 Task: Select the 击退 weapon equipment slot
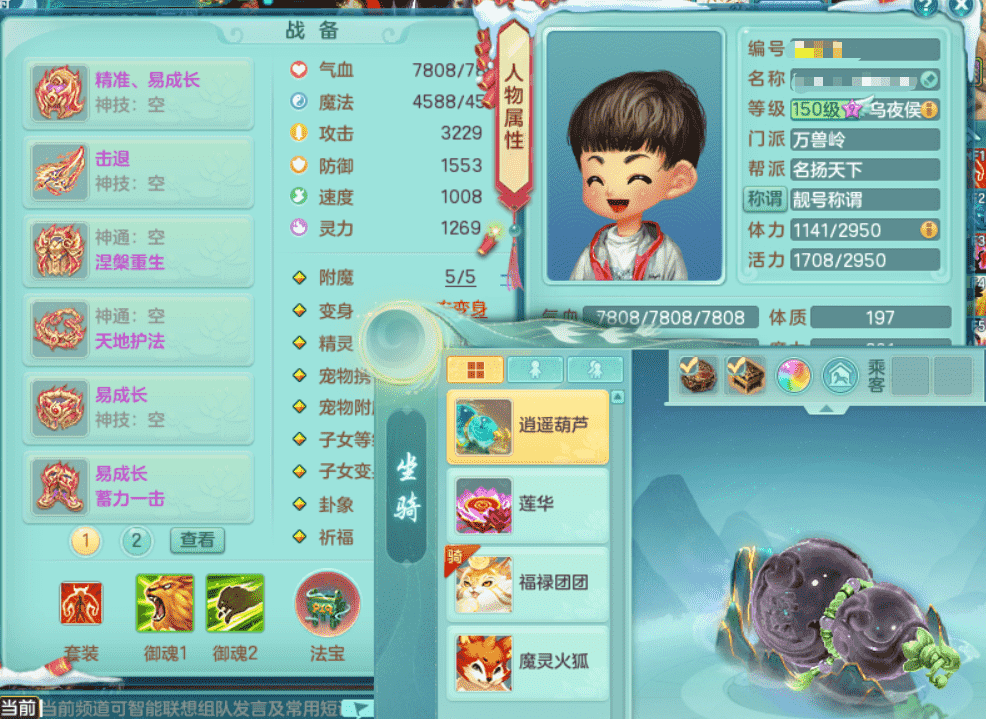click(139, 171)
